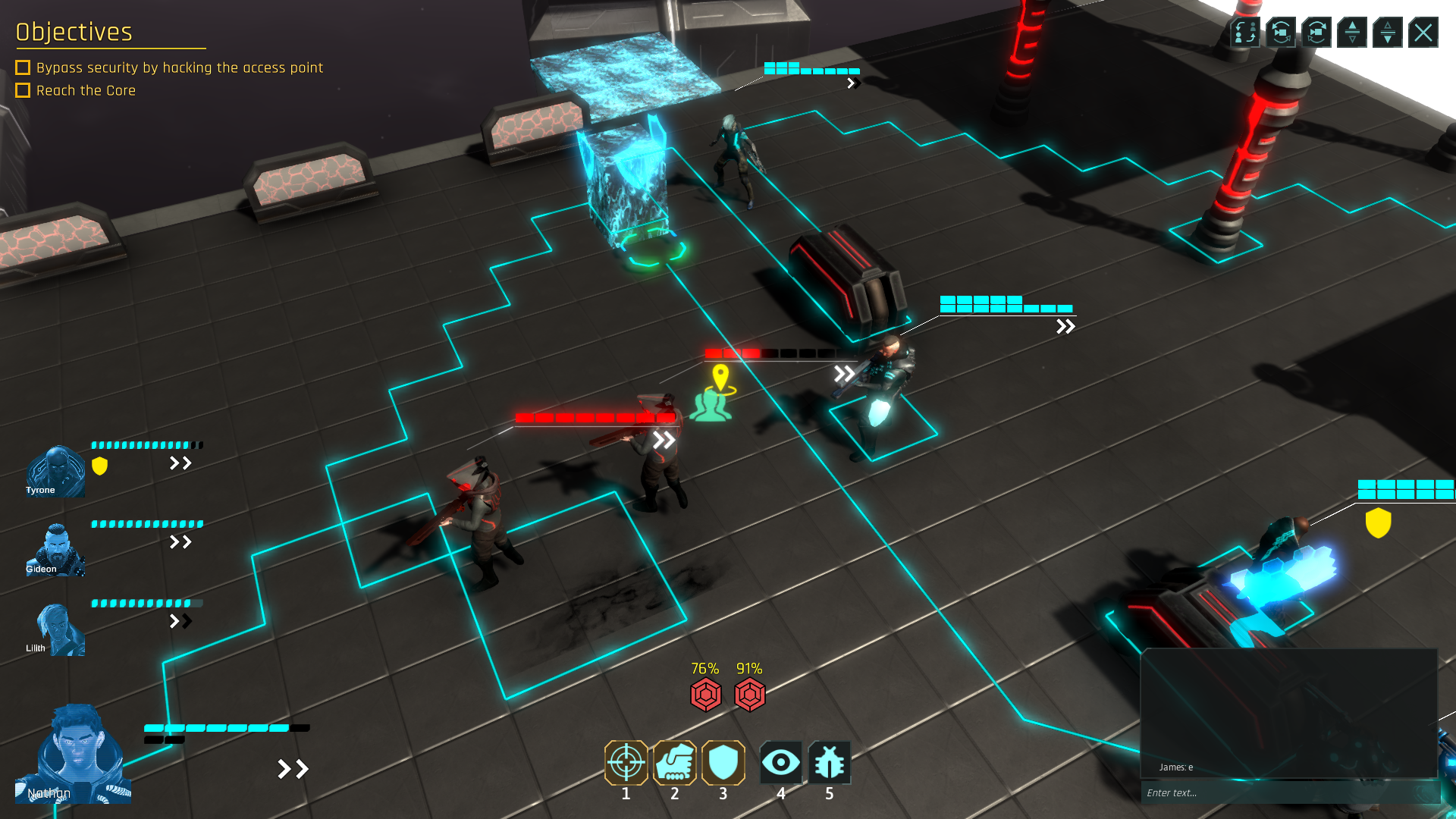The image size is (1456, 819).
Task: Pick the 76% hit chance target
Action: tap(705, 695)
